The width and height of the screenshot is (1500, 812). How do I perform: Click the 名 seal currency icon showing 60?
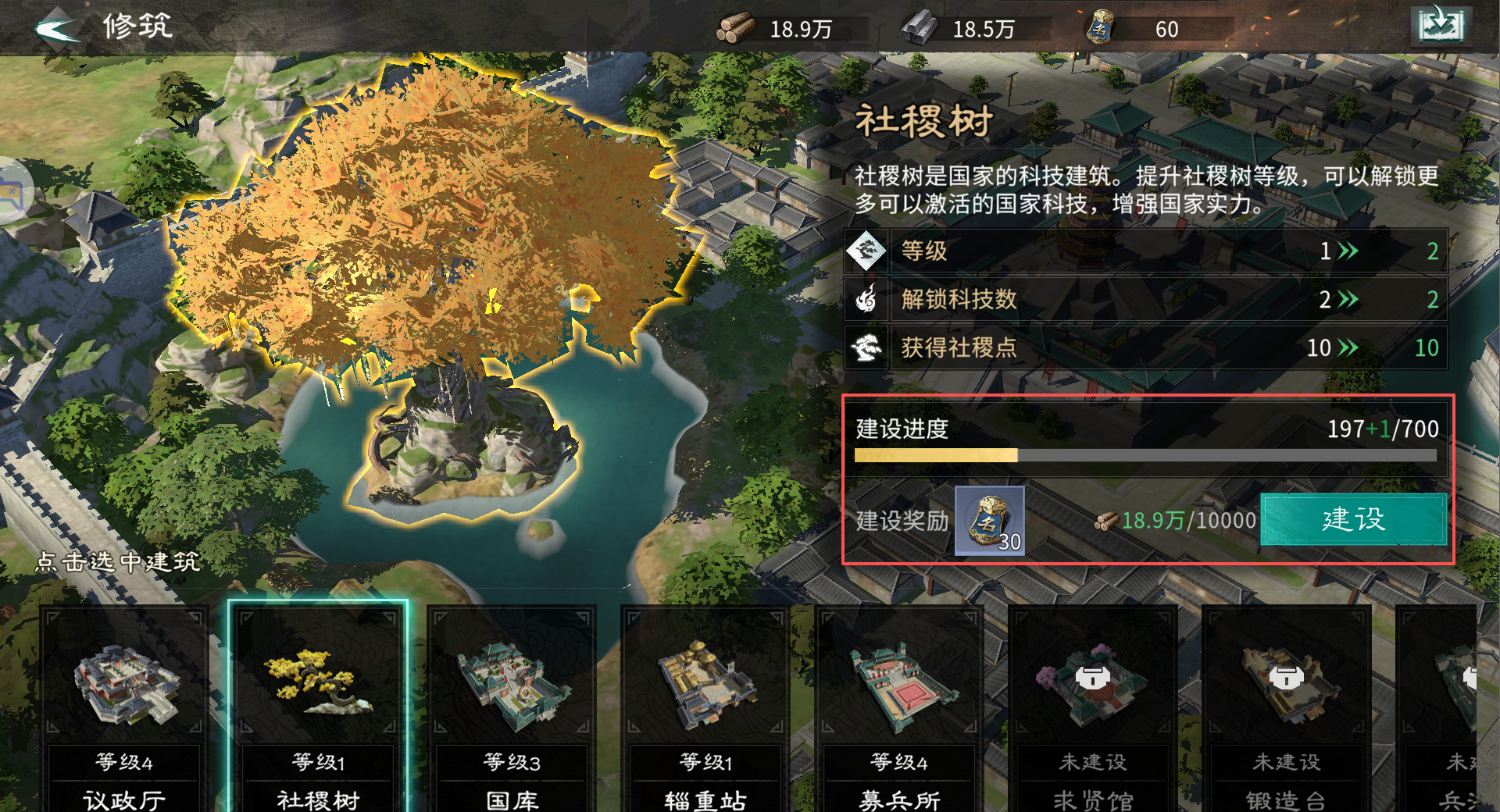point(1102,29)
